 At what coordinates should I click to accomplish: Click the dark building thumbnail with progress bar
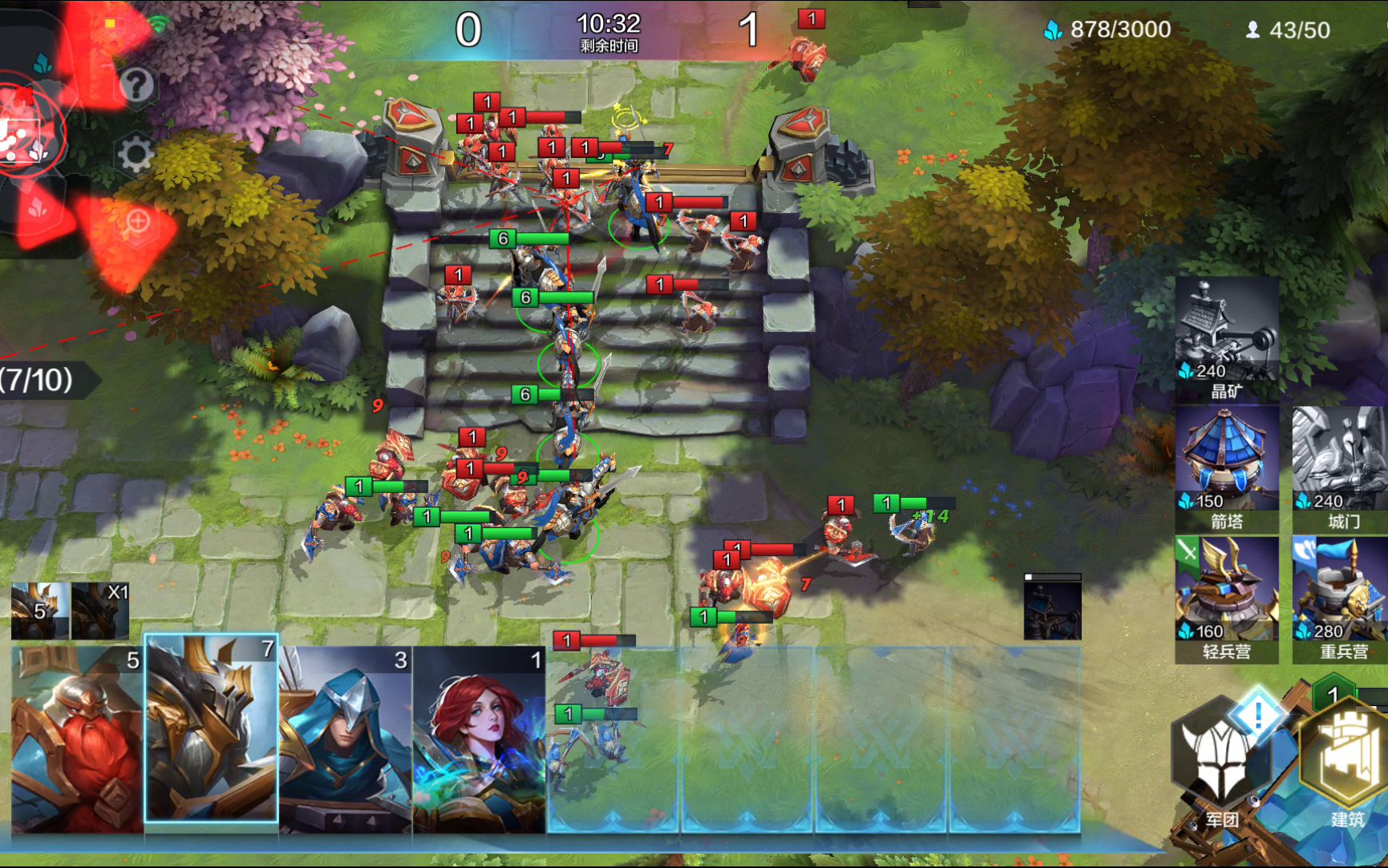coord(1052,608)
